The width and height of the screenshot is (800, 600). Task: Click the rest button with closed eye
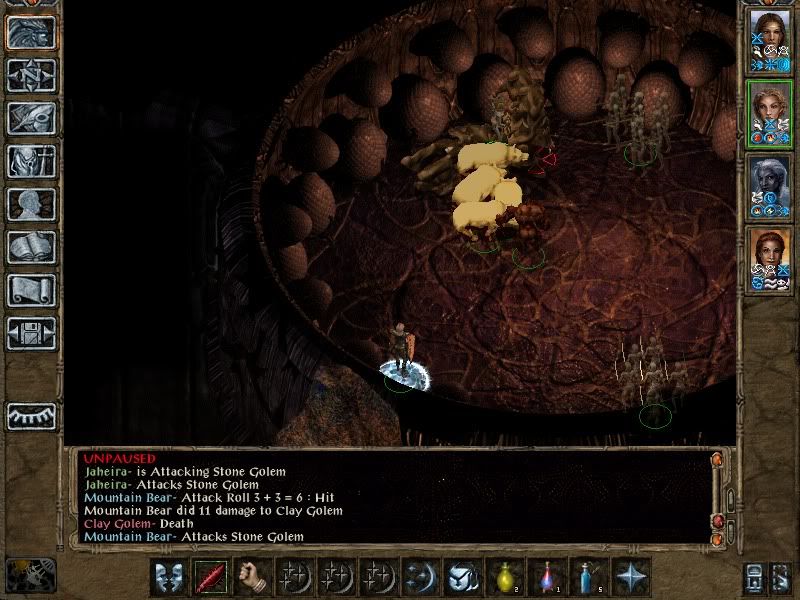coord(31,415)
